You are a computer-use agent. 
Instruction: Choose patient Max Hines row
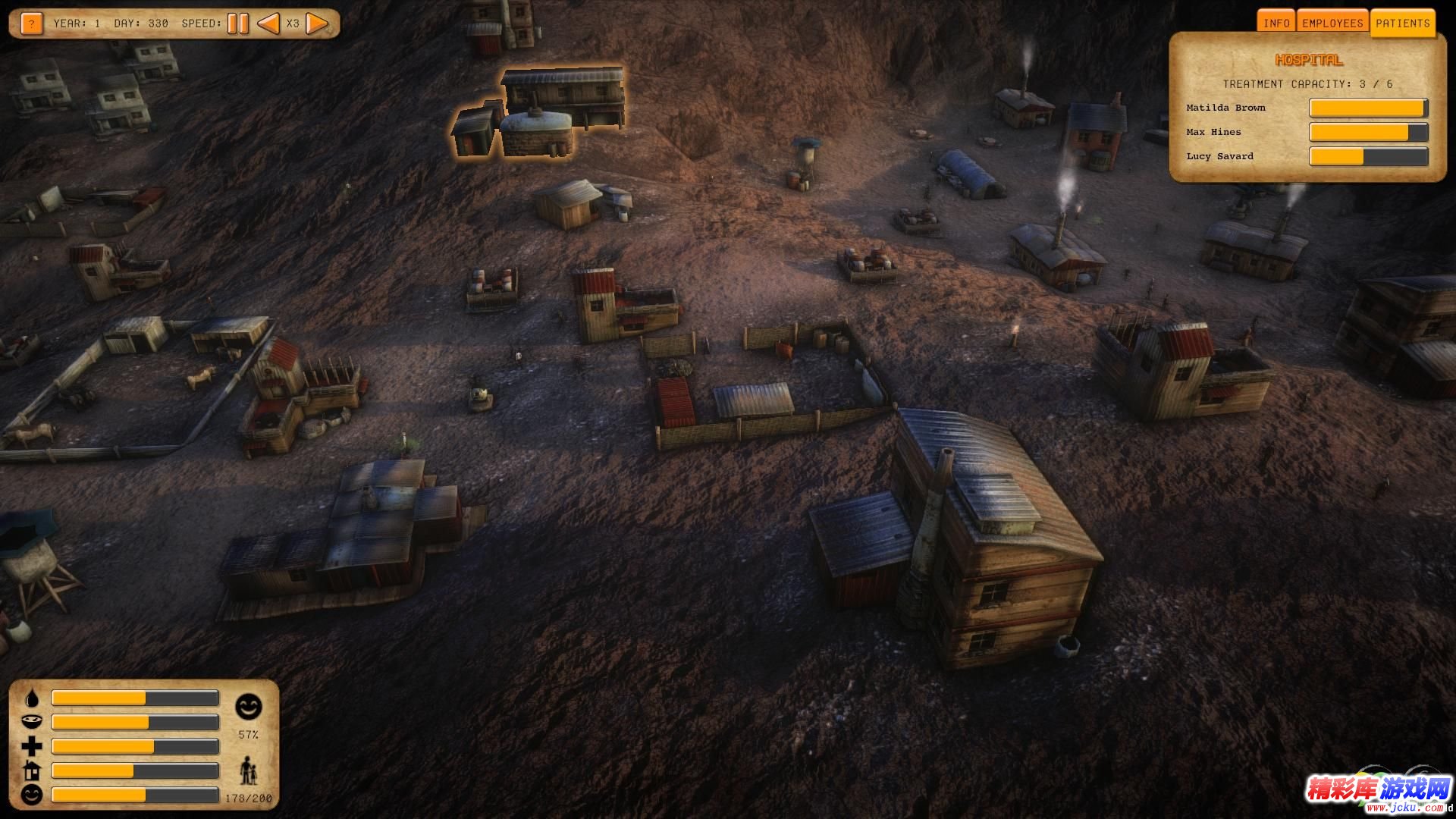1213,132
